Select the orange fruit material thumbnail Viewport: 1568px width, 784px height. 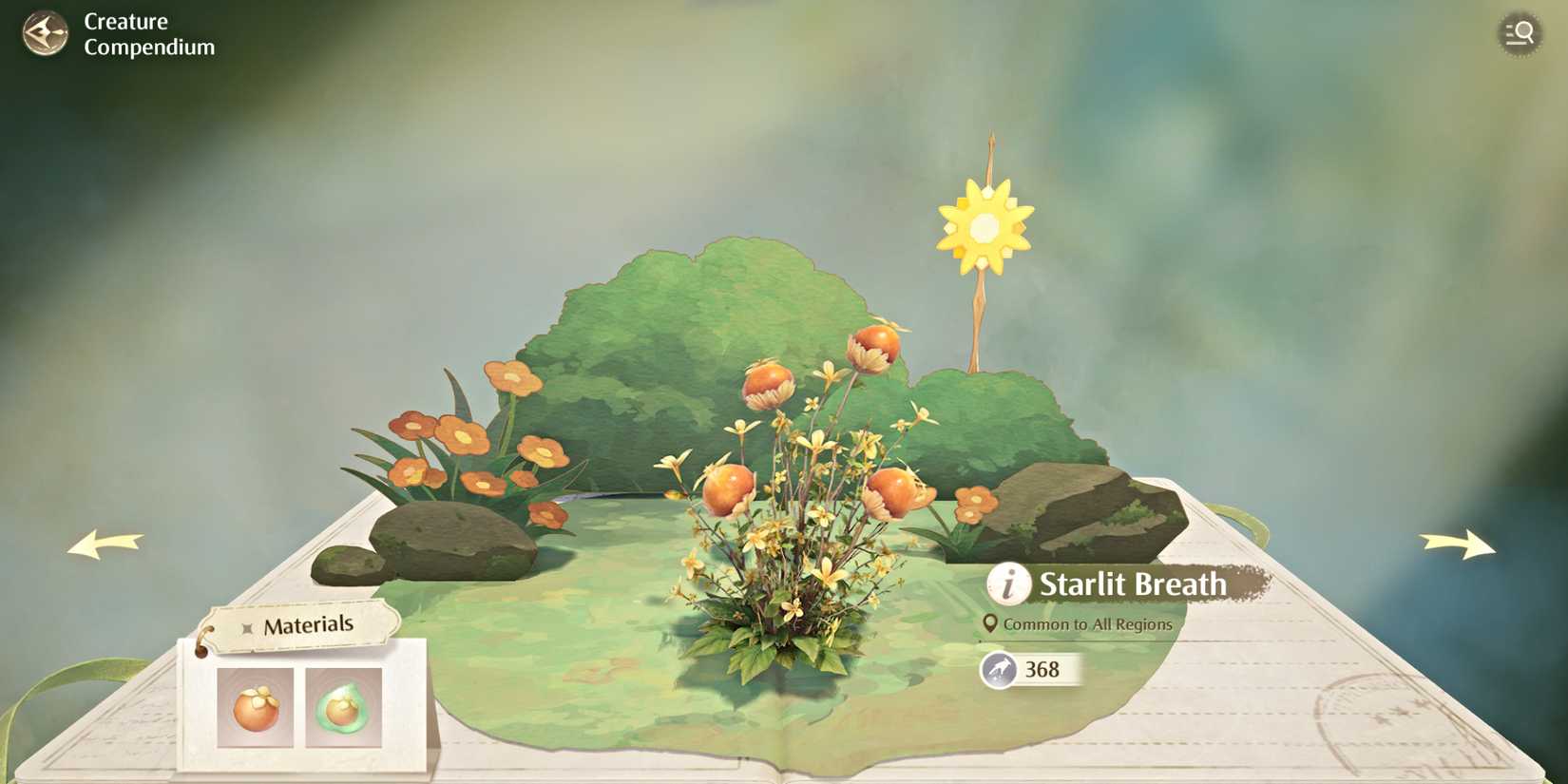[255, 708]
